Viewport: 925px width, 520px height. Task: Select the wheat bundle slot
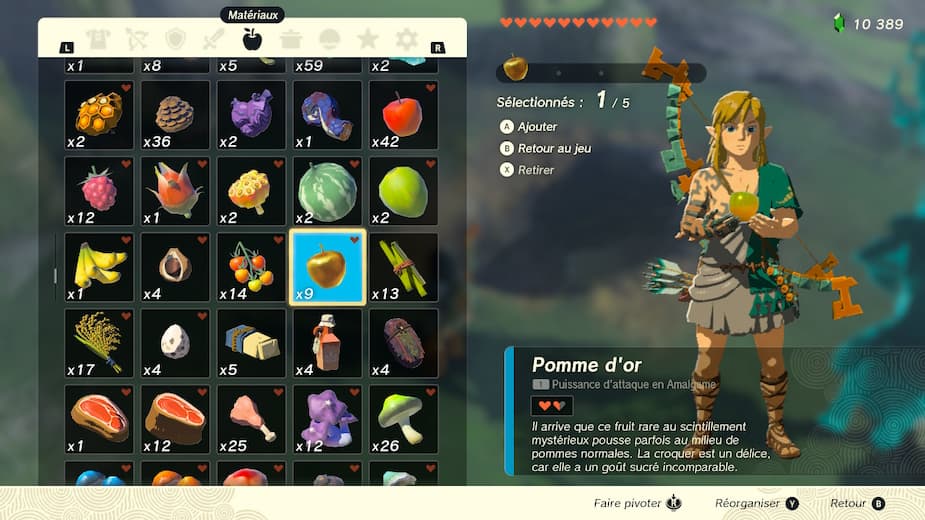99,342
